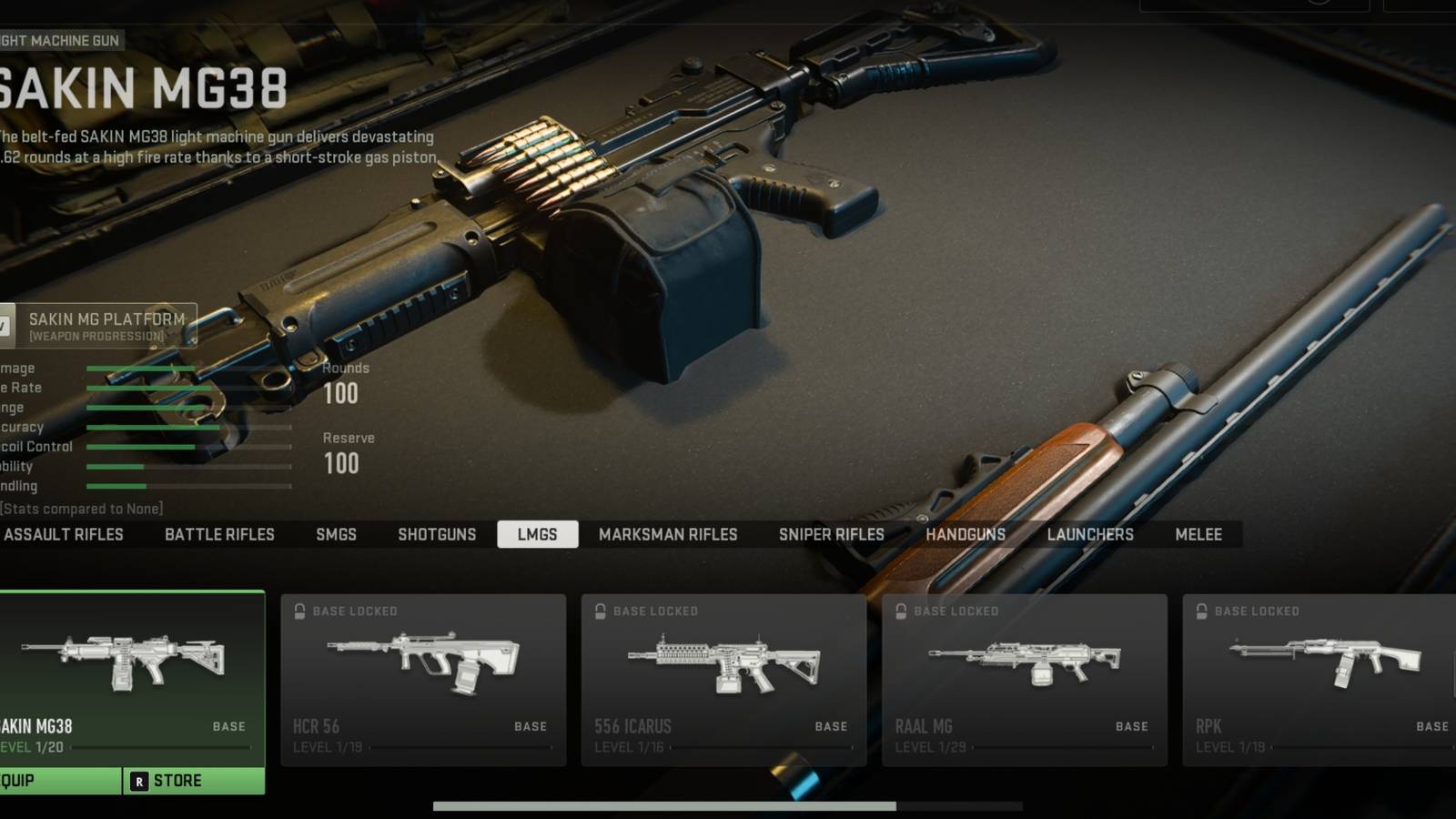This screenshot has height=819, width=1456.
Task: Switch to the Assault Rifles tab
Action: click(66, 534)
